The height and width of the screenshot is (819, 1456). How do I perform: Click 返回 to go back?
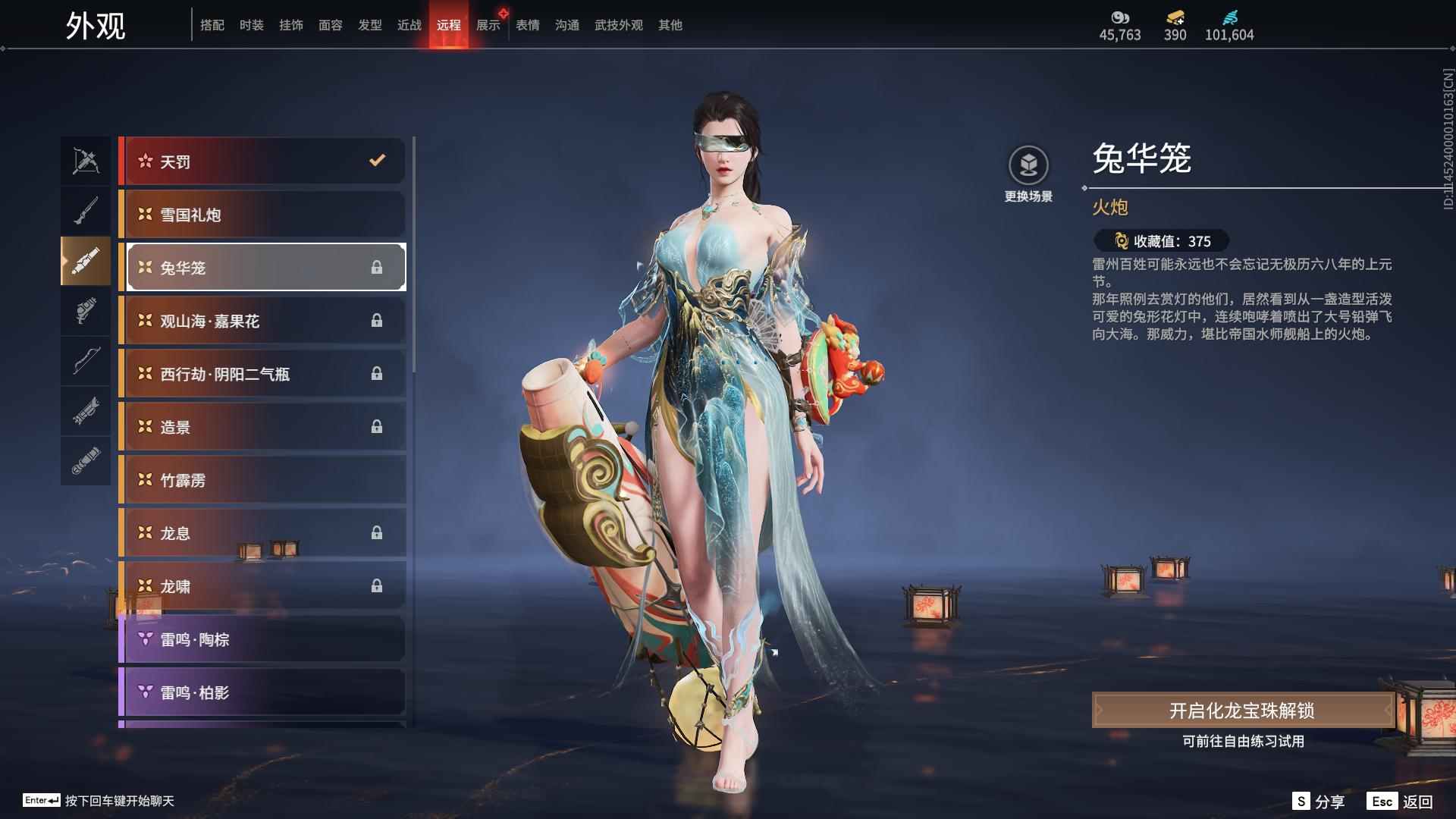tap(1401, 802)
